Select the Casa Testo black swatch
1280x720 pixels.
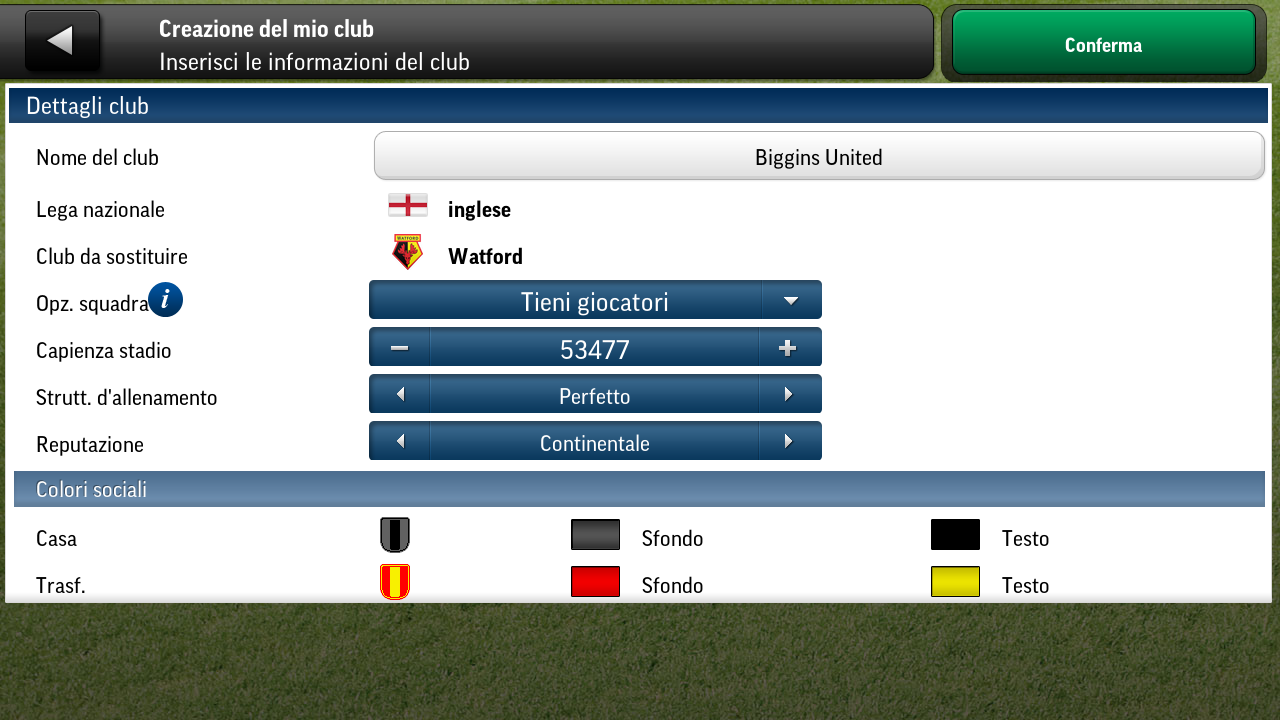(955, 534)
